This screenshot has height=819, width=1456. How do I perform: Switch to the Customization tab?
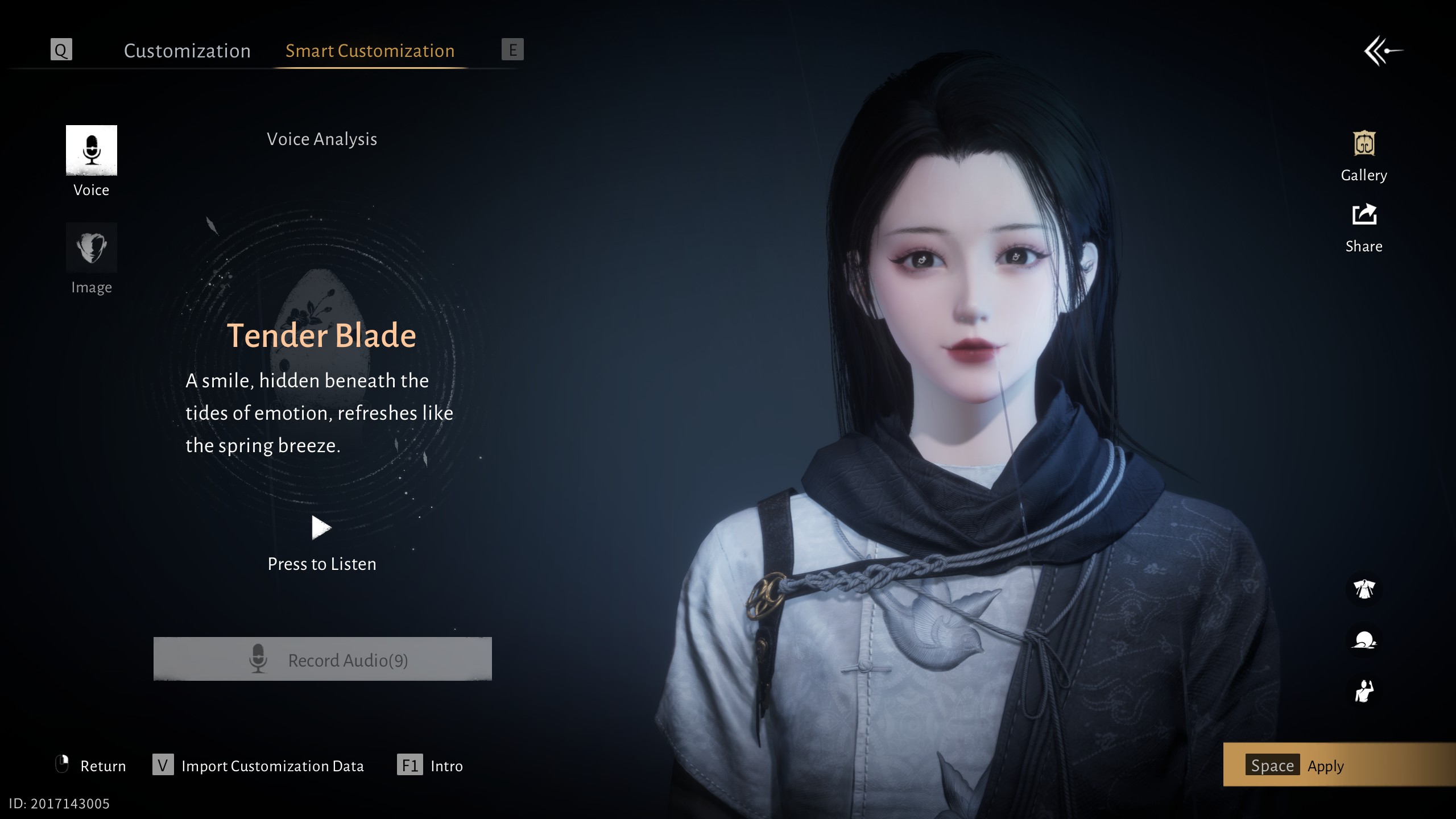point(187,51)
